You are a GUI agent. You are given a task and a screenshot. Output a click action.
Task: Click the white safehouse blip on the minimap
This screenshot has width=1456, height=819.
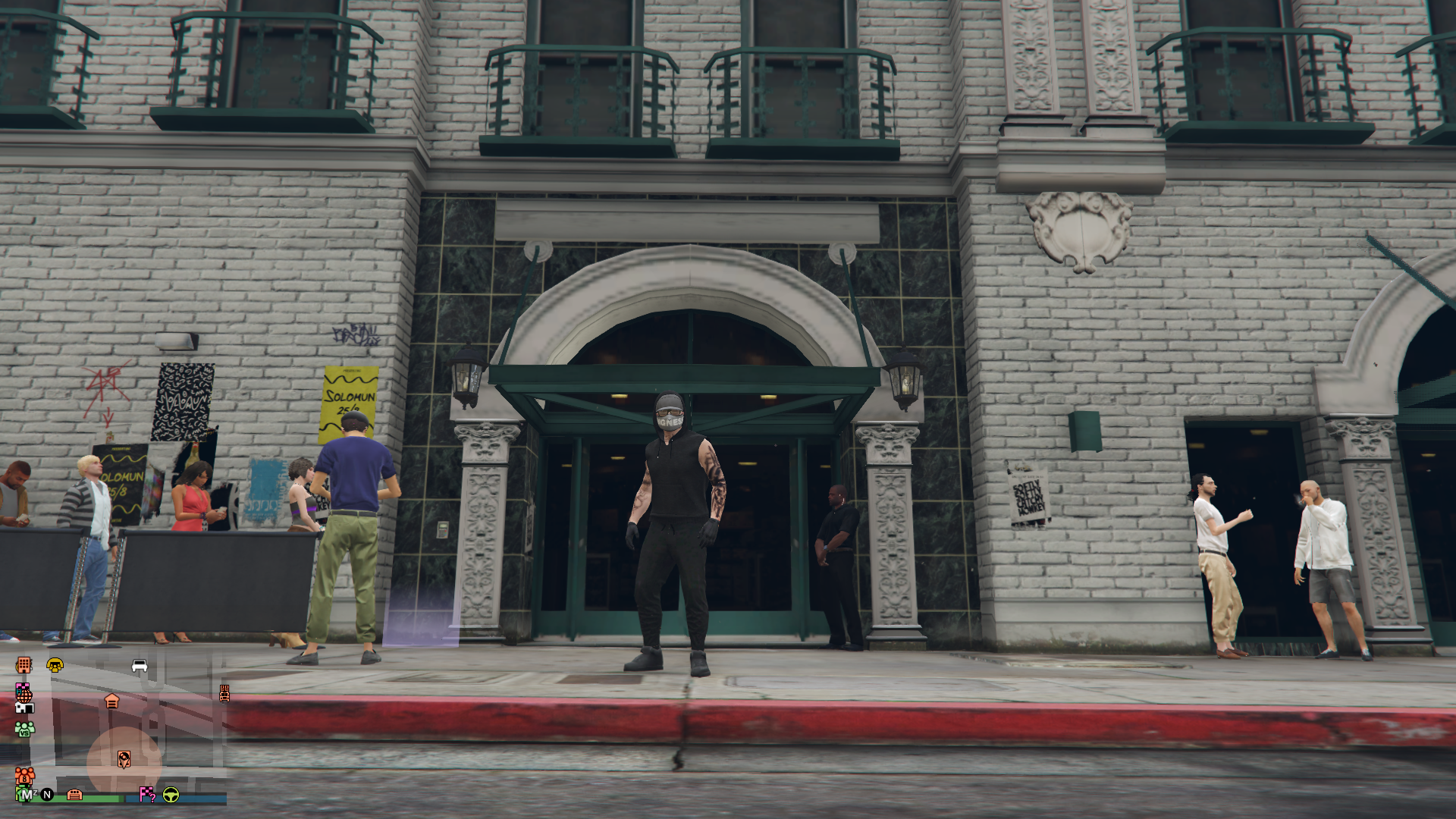point(24,708)
